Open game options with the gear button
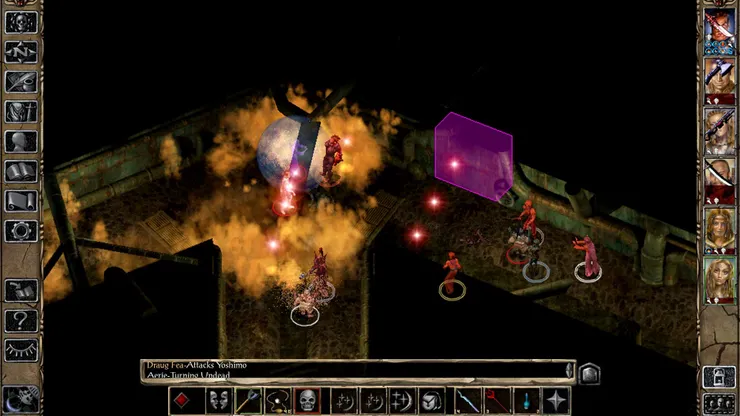Screen dimensions: 740x416 pos(21,230)
